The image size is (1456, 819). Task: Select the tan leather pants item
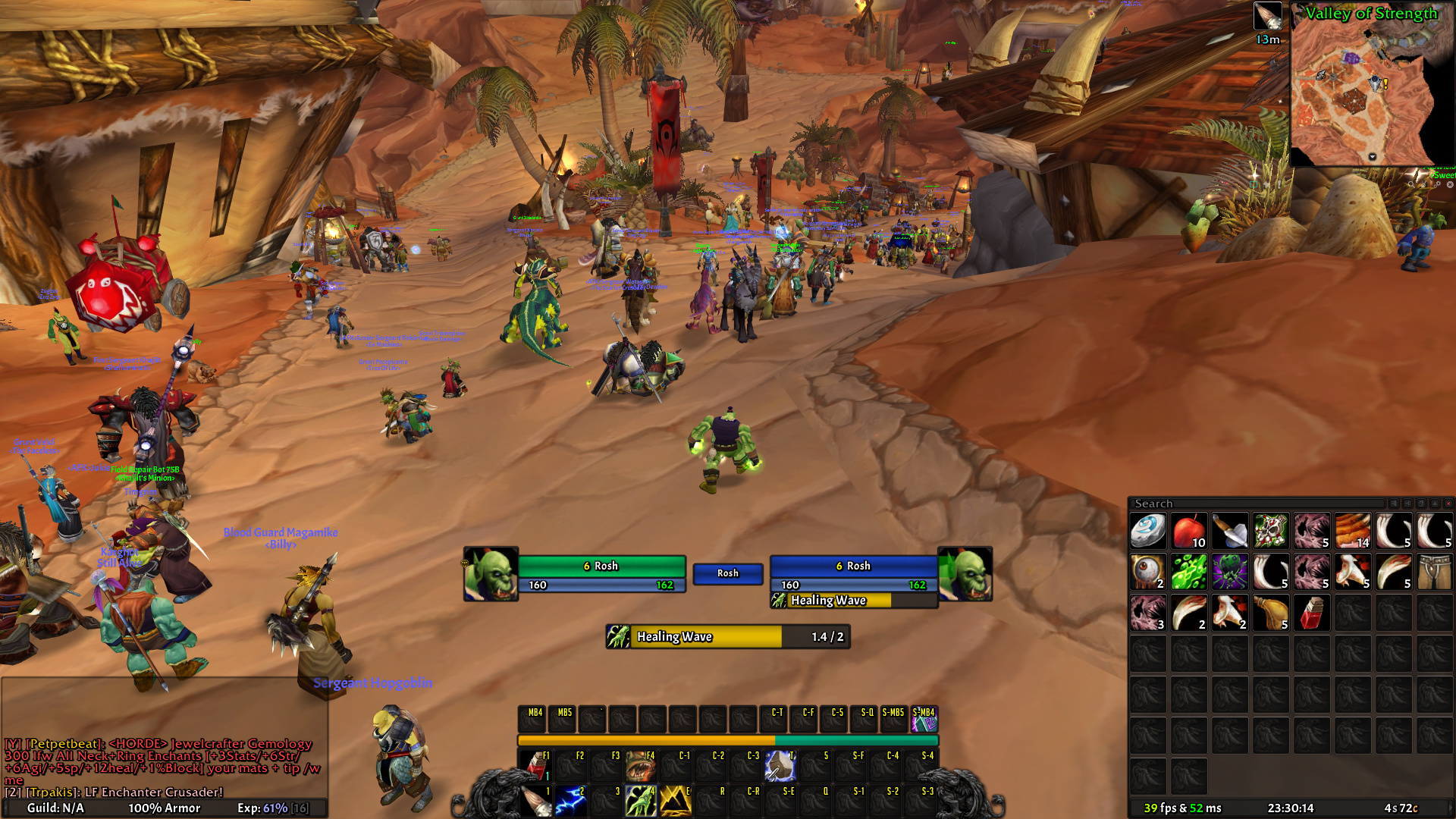[1435, 572]
